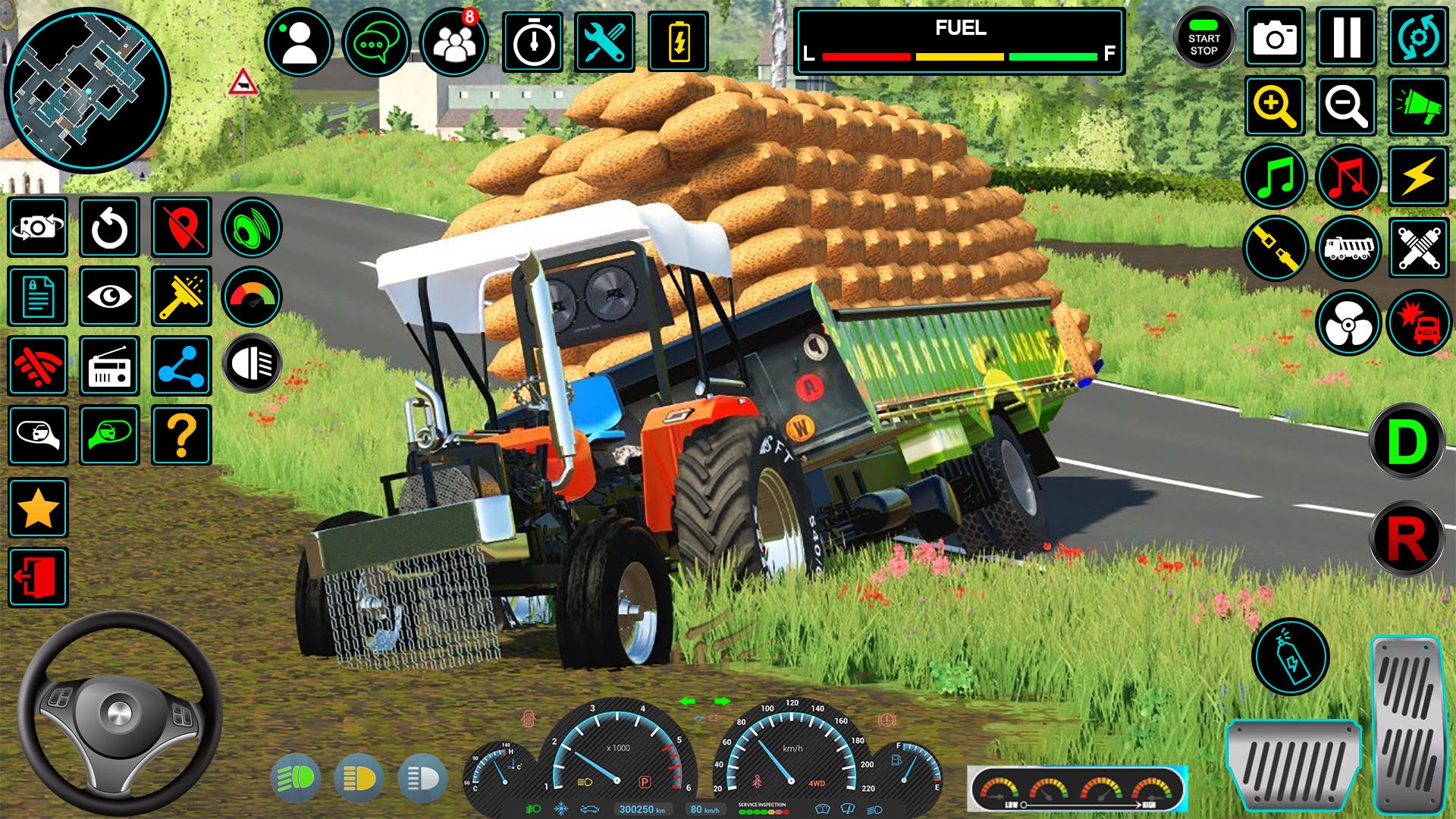Turn on music with green note
Image resolution: width=1456 pixels, height=819 pixels.
1275,176
